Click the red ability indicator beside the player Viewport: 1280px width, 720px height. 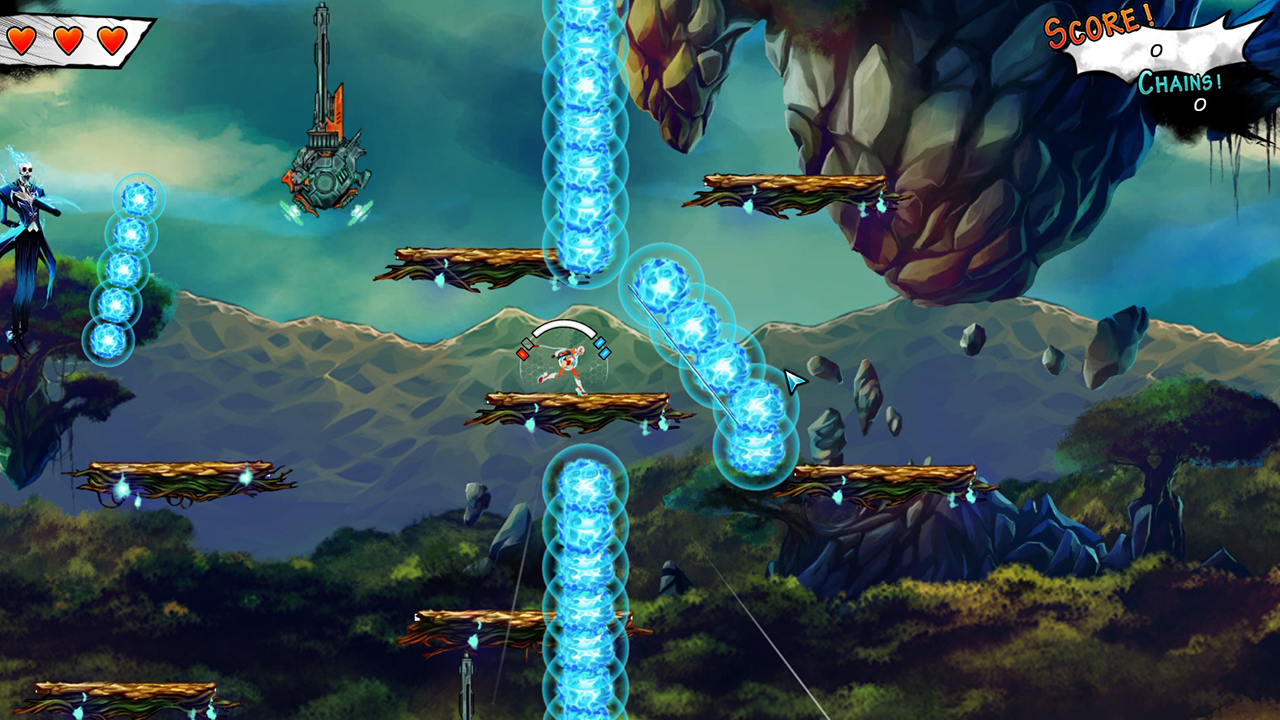[522, 354]
